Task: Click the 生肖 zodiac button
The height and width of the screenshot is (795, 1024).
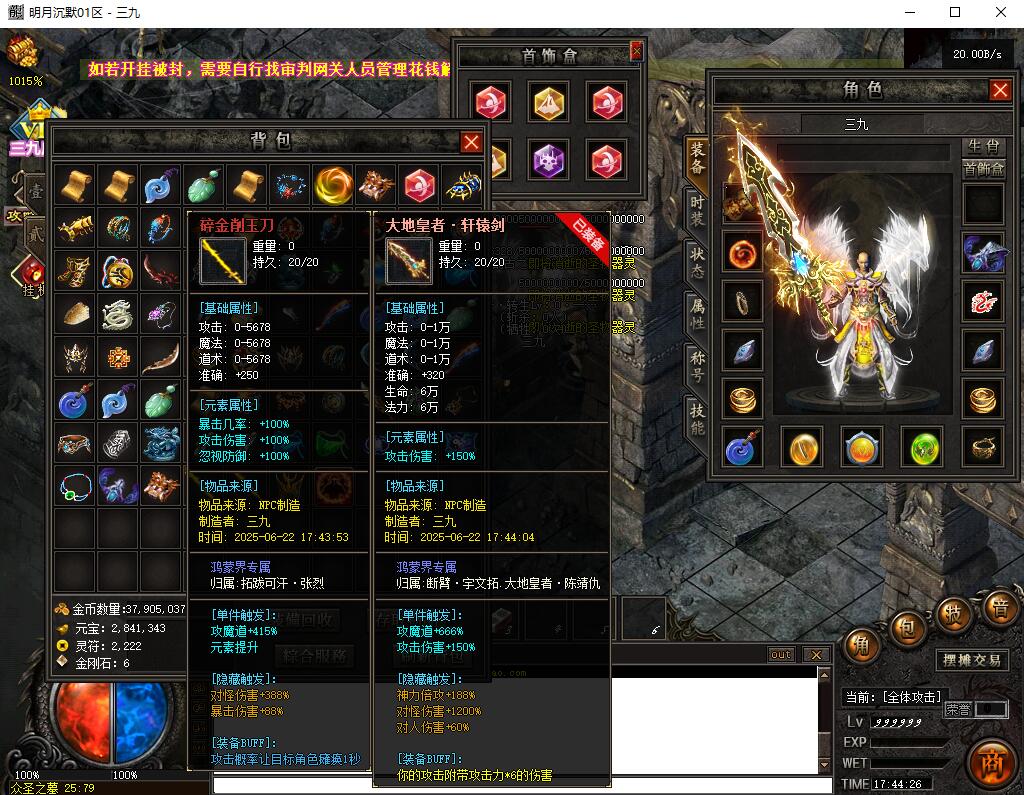Action: [x=984, y=147]
